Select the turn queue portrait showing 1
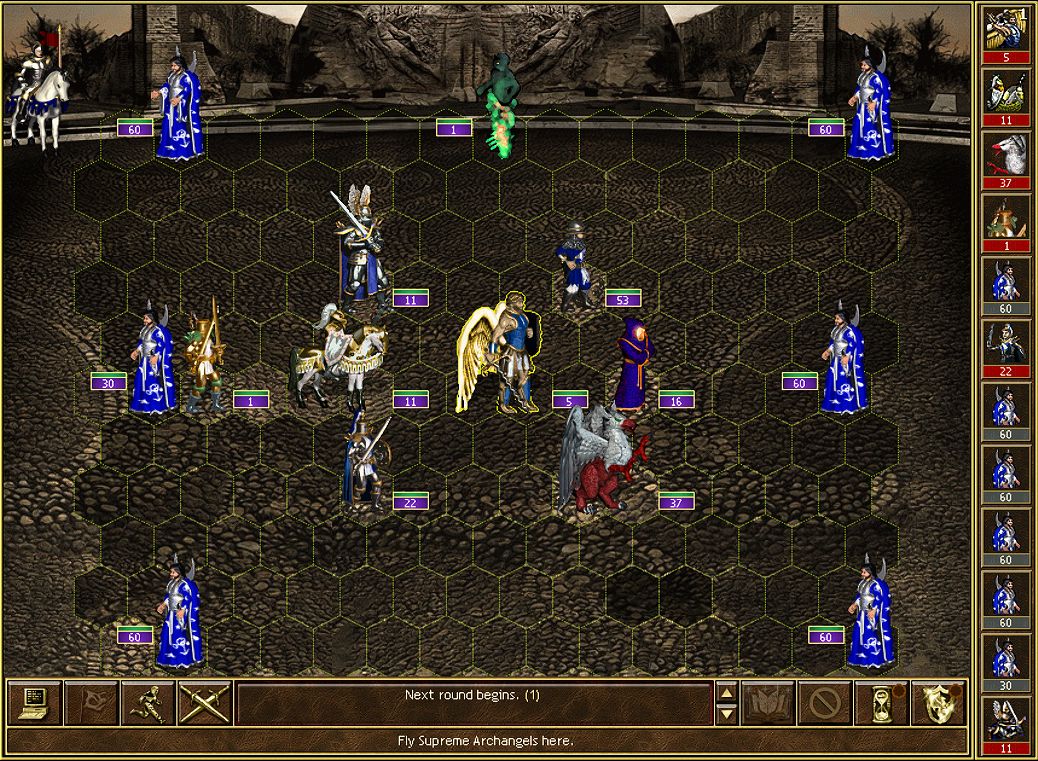This screenshot has width=1038, height=761. (1005, 216)
